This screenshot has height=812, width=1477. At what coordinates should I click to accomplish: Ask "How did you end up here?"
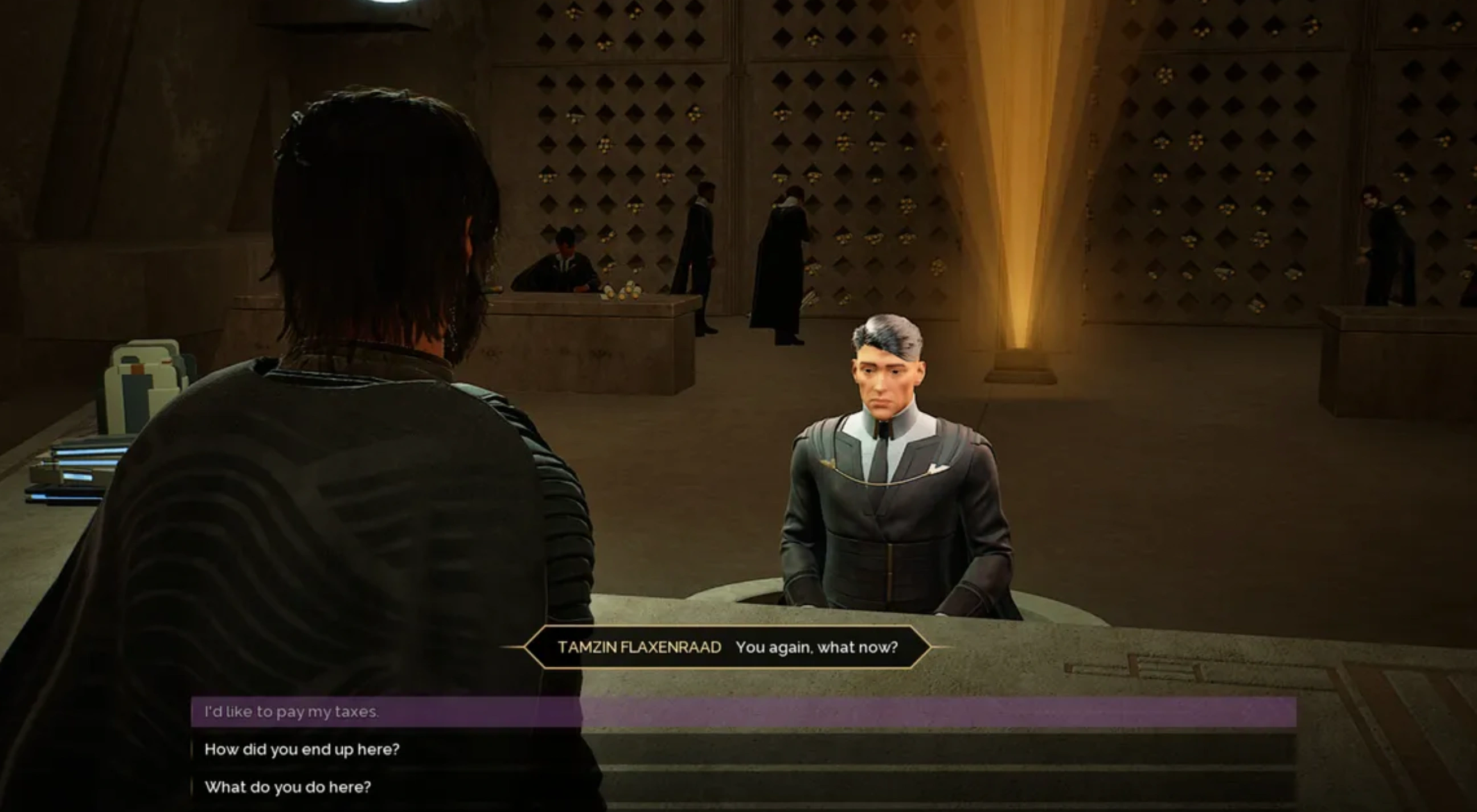302,749
